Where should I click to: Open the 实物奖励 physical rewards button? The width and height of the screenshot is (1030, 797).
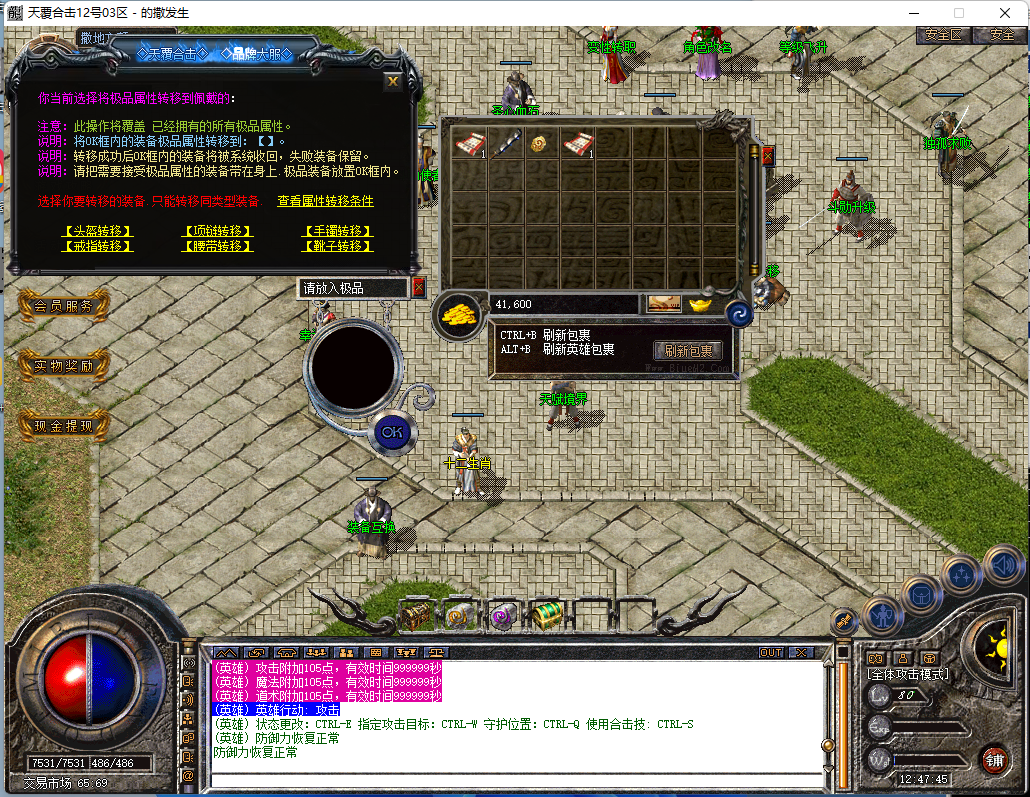(x=63, y=366)
